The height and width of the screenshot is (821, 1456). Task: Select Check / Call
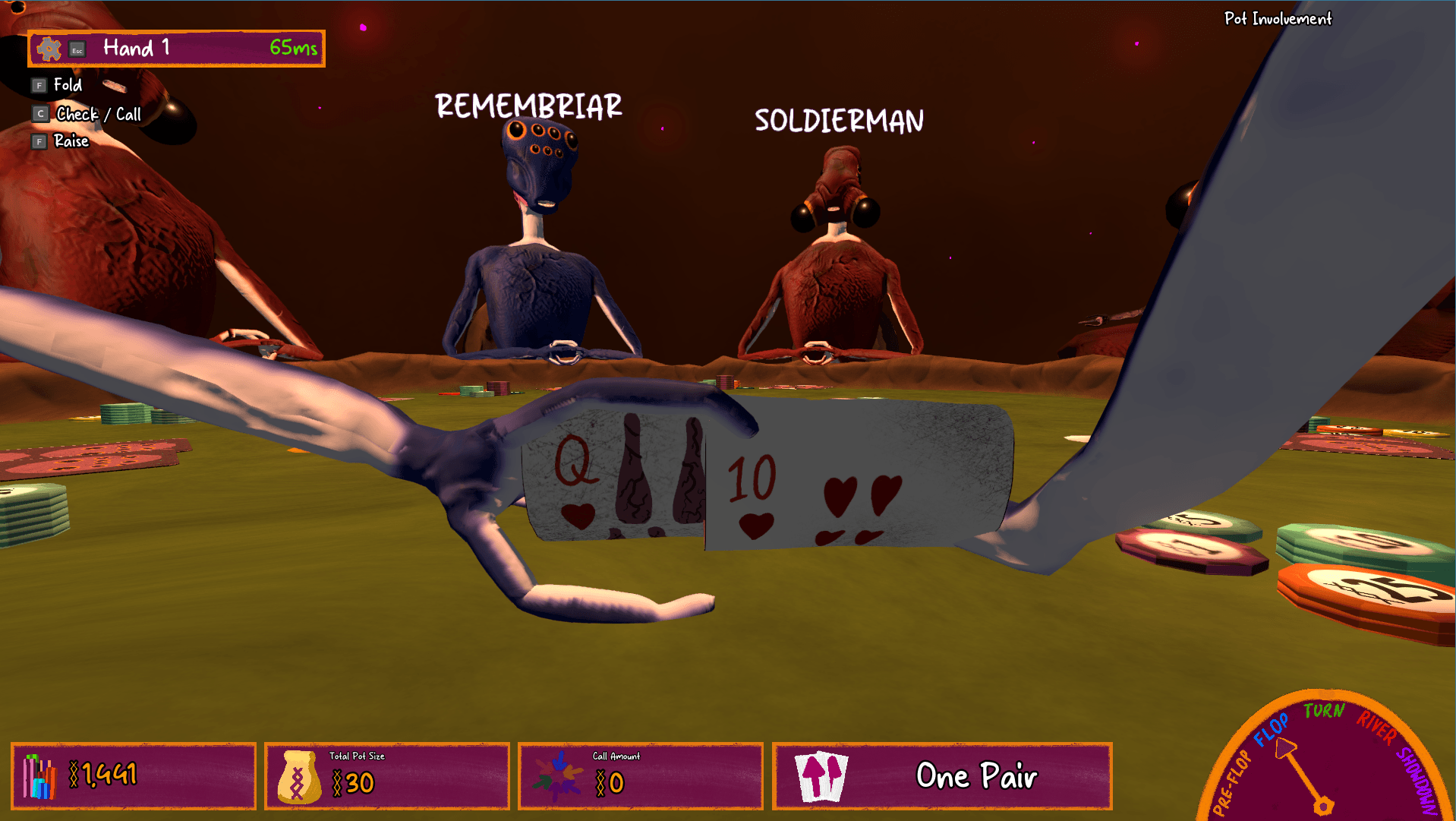coord(98,114)
